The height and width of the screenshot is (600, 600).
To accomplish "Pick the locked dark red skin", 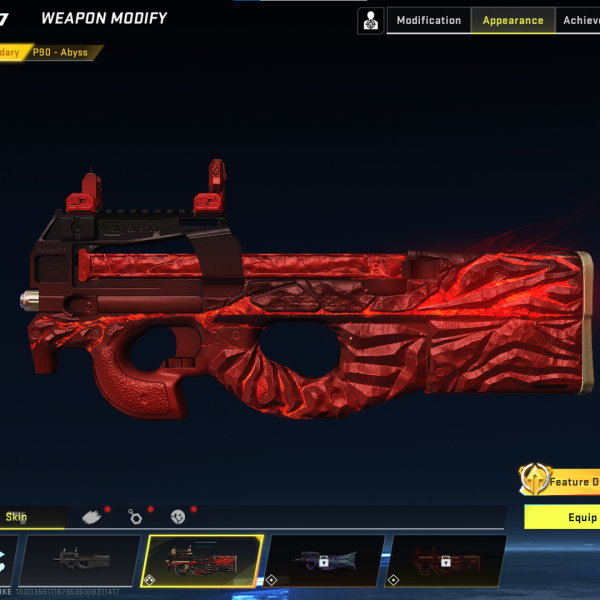I will click(446, 561).
